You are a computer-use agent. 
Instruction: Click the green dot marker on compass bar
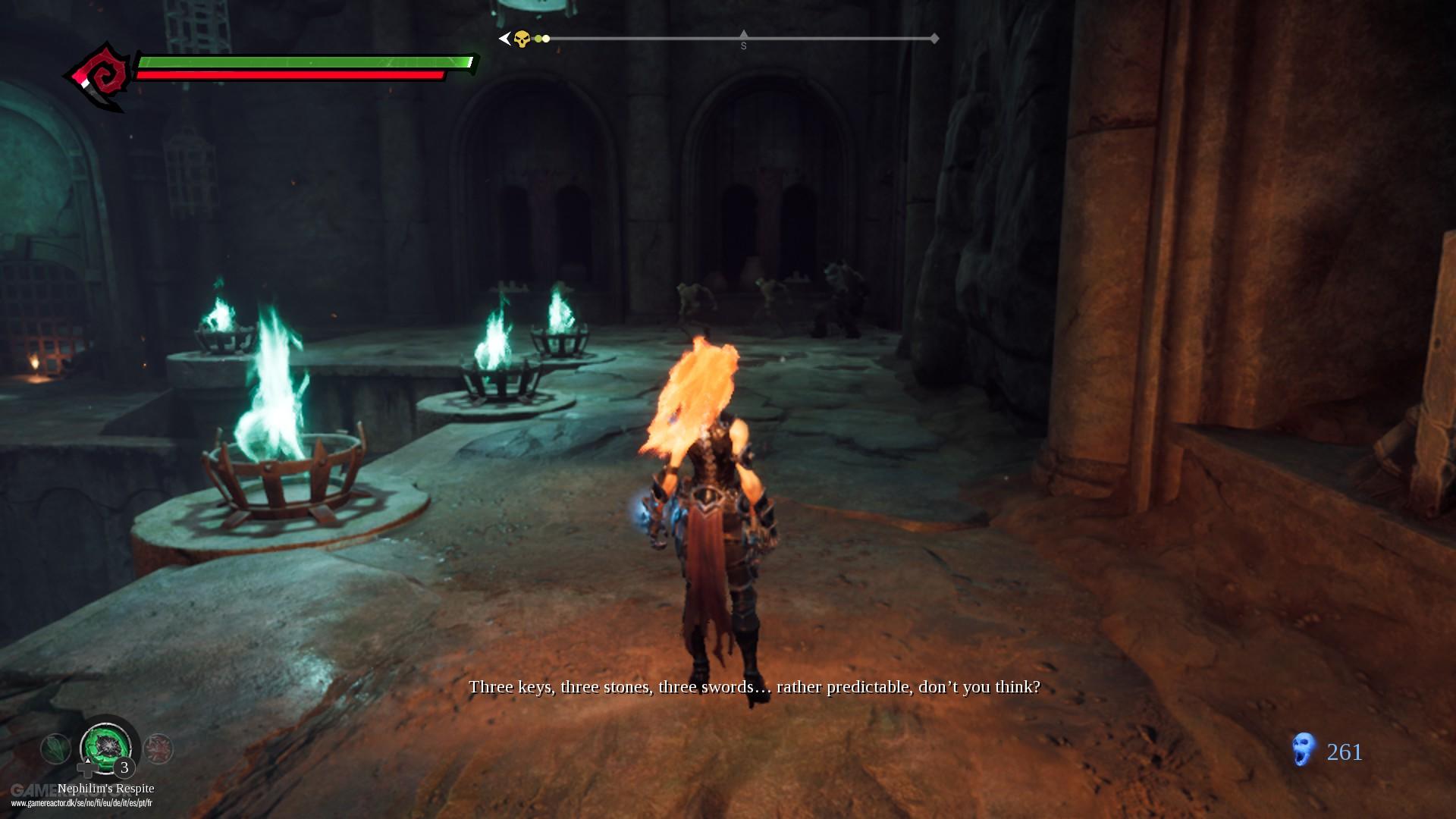coord(538,38)
